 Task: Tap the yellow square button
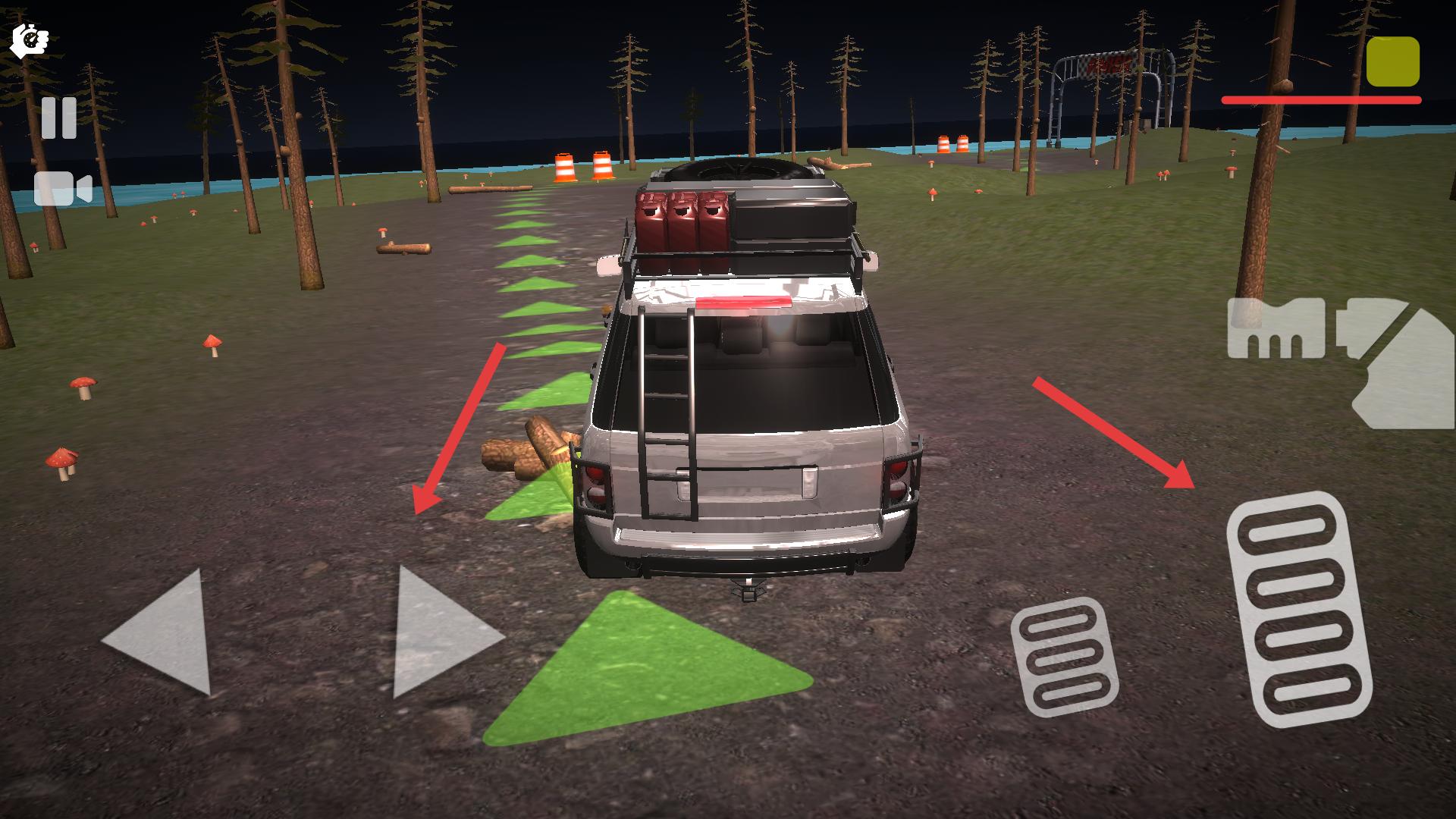1392,61
